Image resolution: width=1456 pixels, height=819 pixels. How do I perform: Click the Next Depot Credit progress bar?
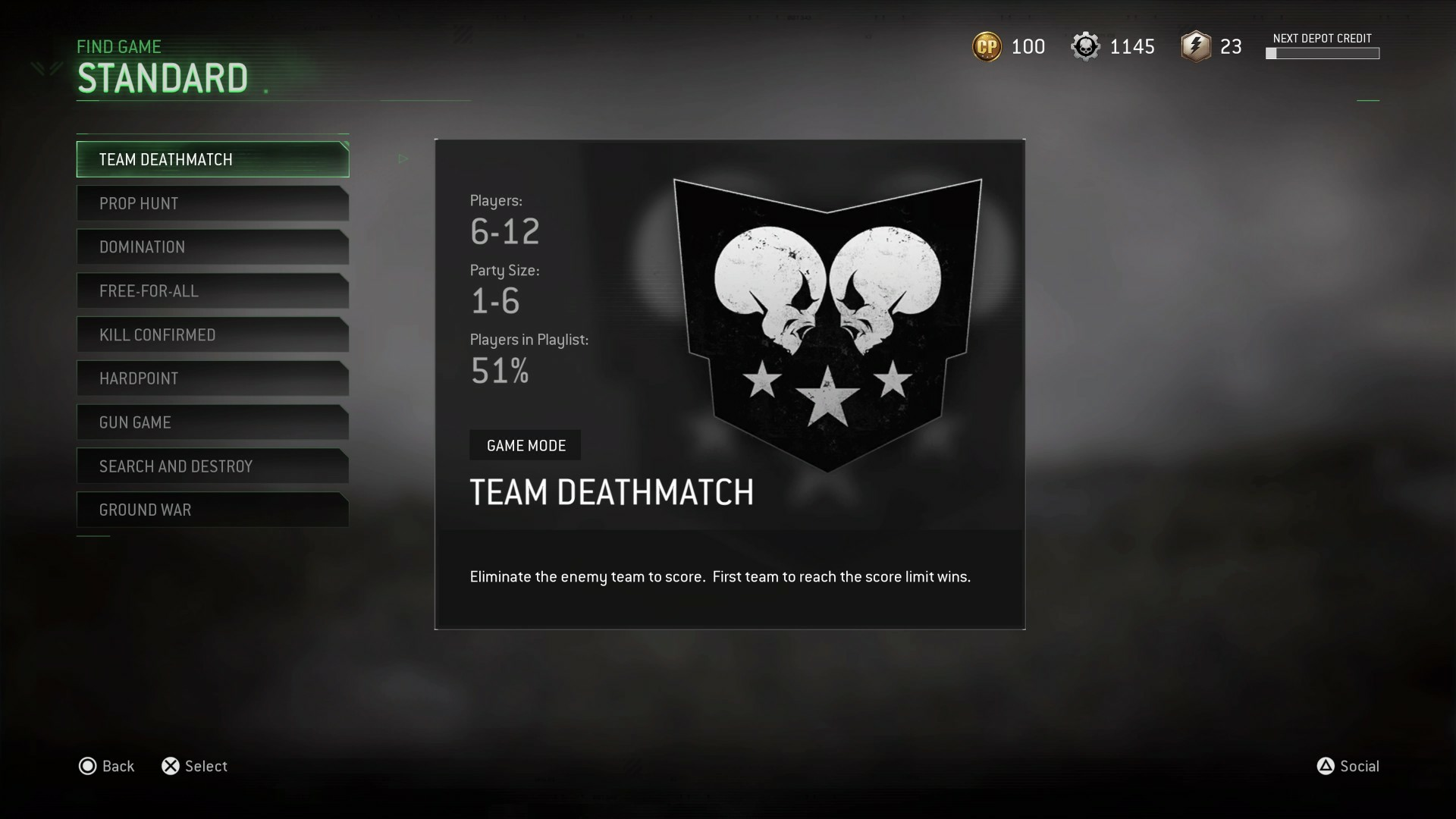1323,53
